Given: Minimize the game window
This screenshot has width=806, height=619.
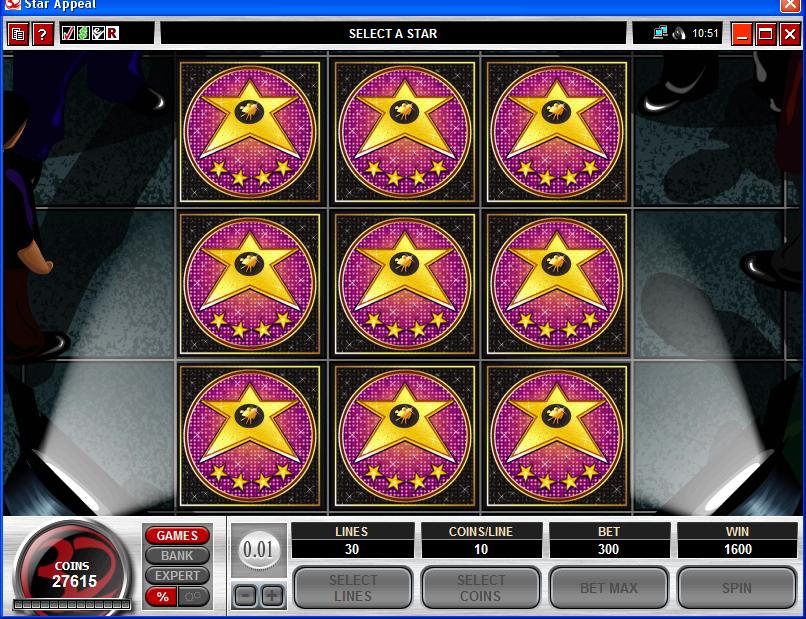Looking at the screenshot, I should tap(742, 34).
